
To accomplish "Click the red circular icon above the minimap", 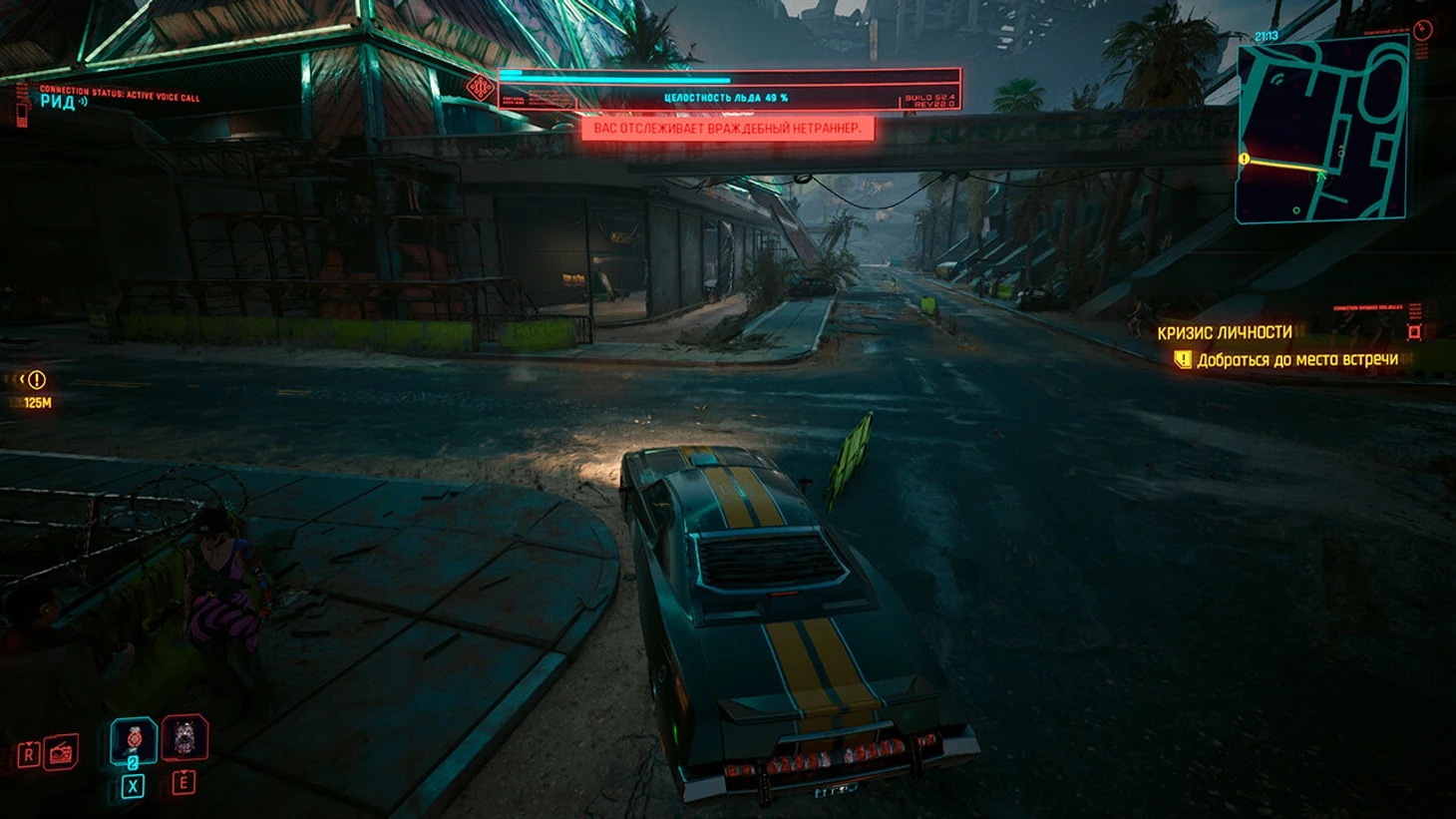I will [x=1423, y=30].
